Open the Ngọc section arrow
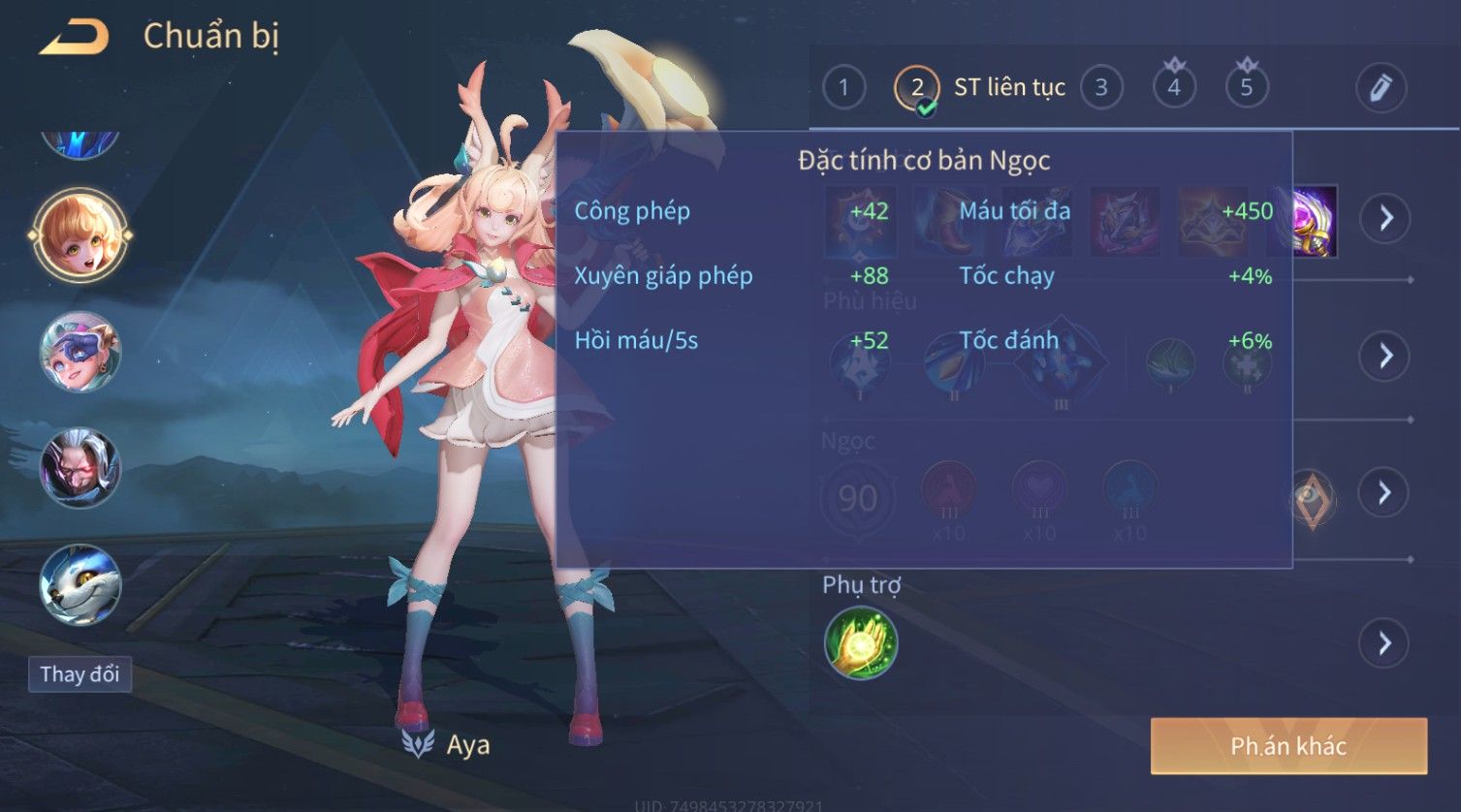 1385,493
